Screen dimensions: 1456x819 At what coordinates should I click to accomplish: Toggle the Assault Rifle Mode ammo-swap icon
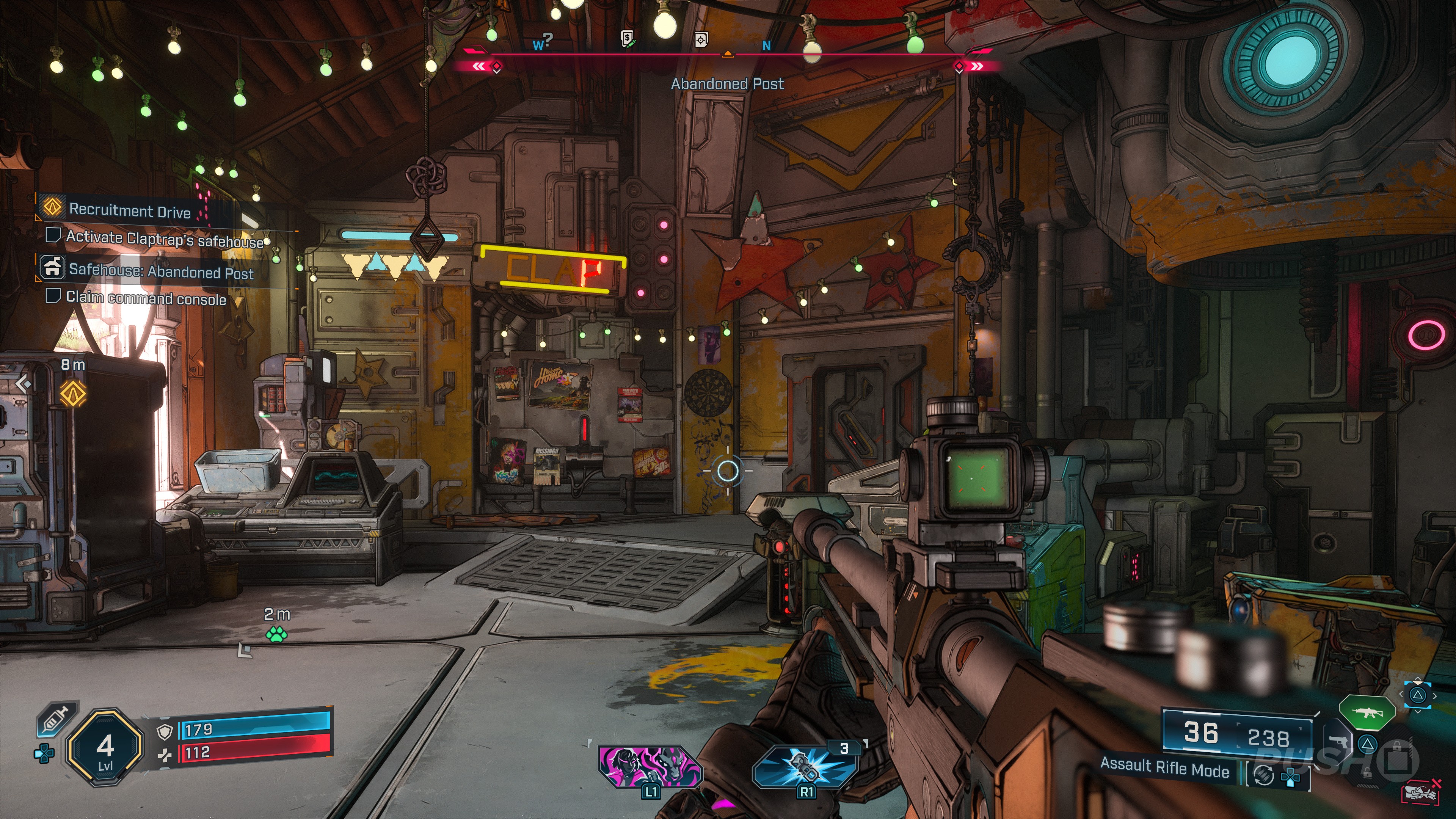click(1264, 775)
